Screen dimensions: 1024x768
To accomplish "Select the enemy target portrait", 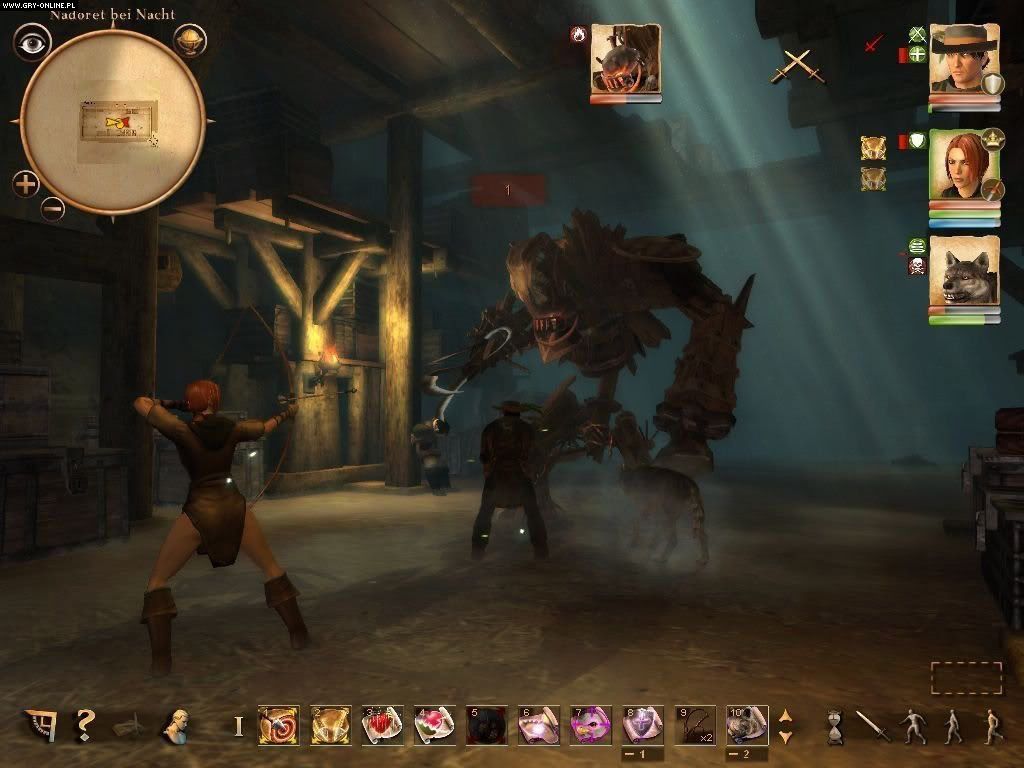I will pyautogui.click(x=625, y=59).
